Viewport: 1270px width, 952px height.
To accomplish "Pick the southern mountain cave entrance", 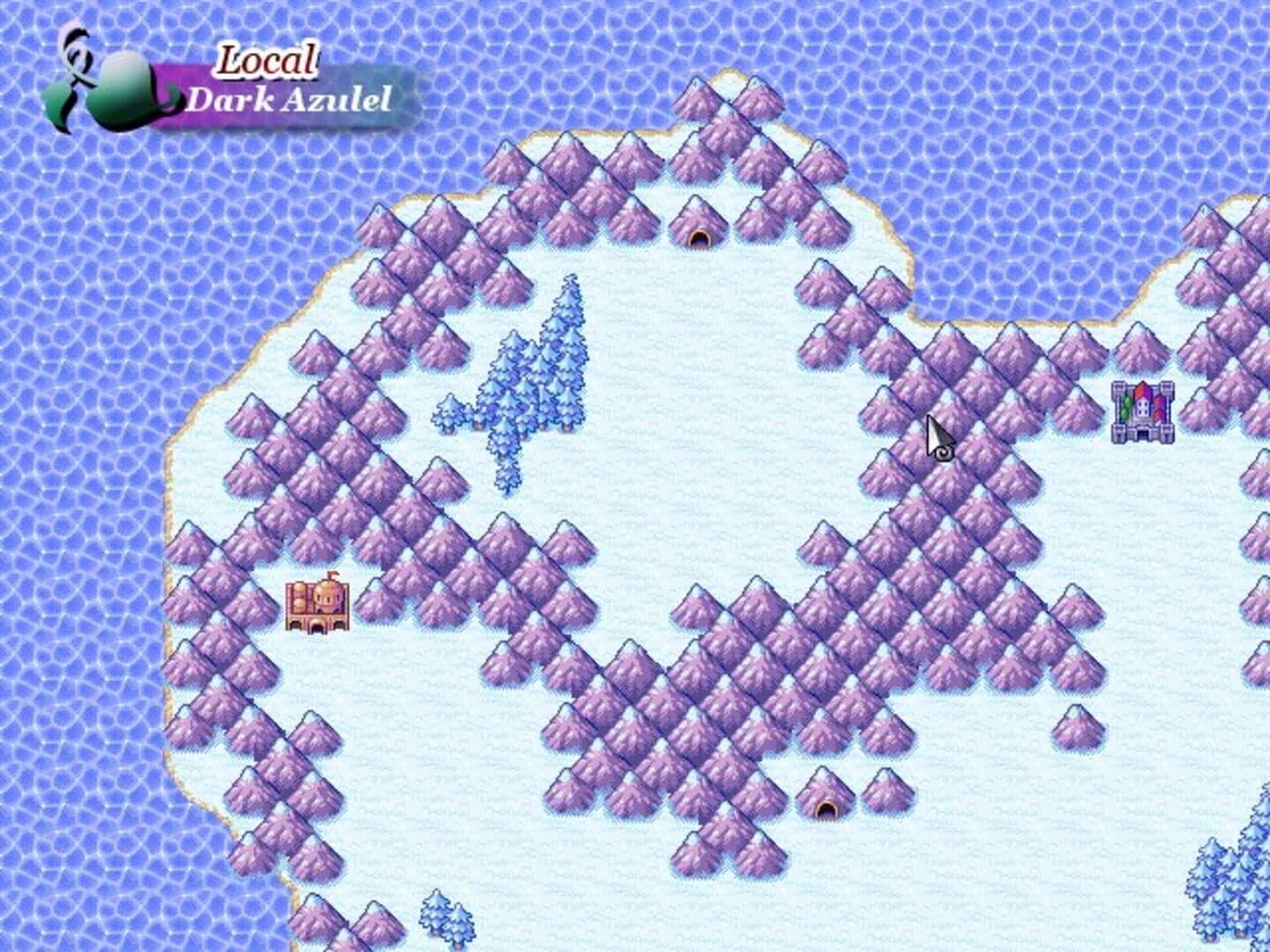I will 825,807.
